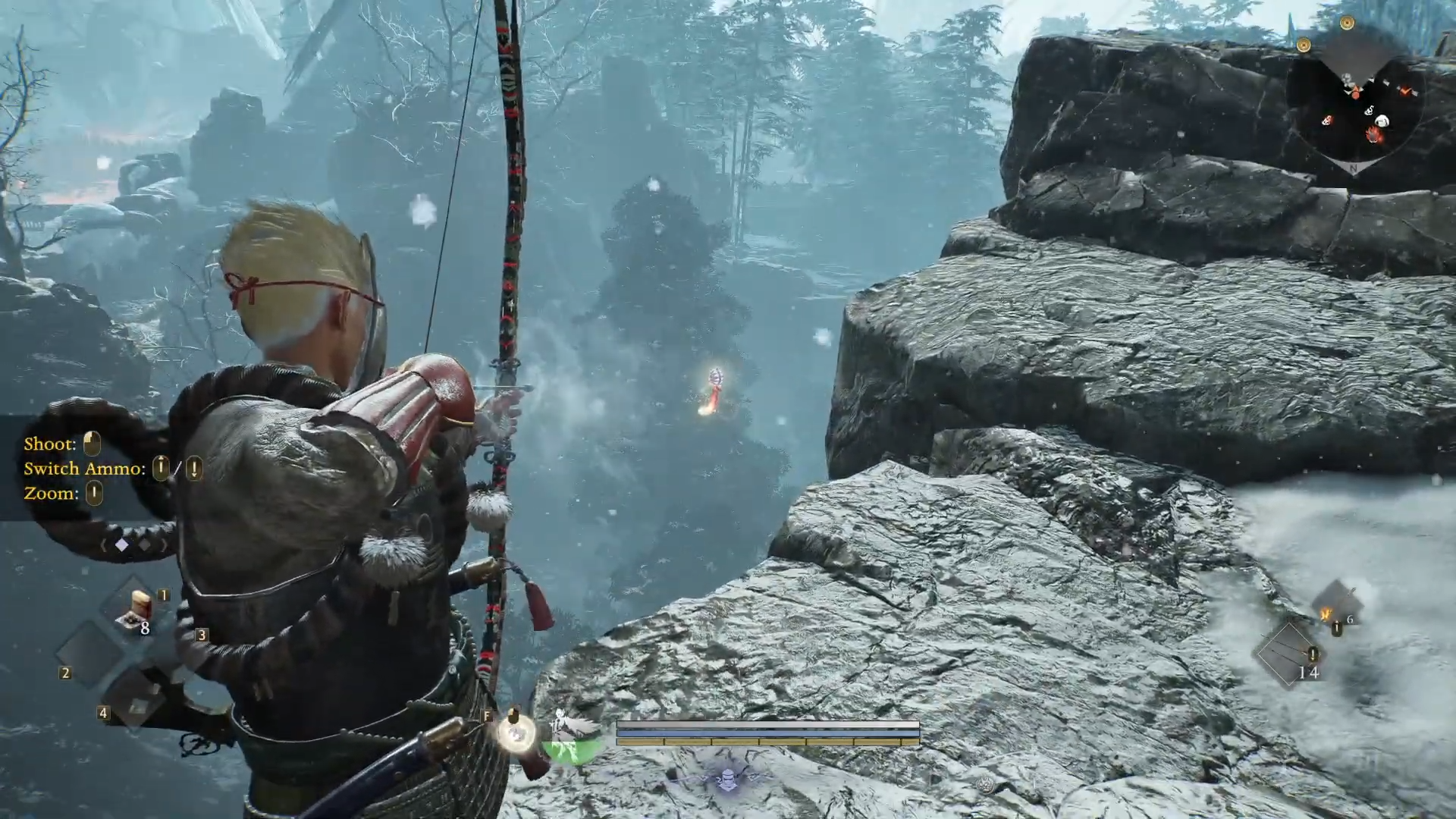Select the quick item slot holding 8 items
Image resolution: width=1456 pixels, height=819 pixels.
[135, 611]
